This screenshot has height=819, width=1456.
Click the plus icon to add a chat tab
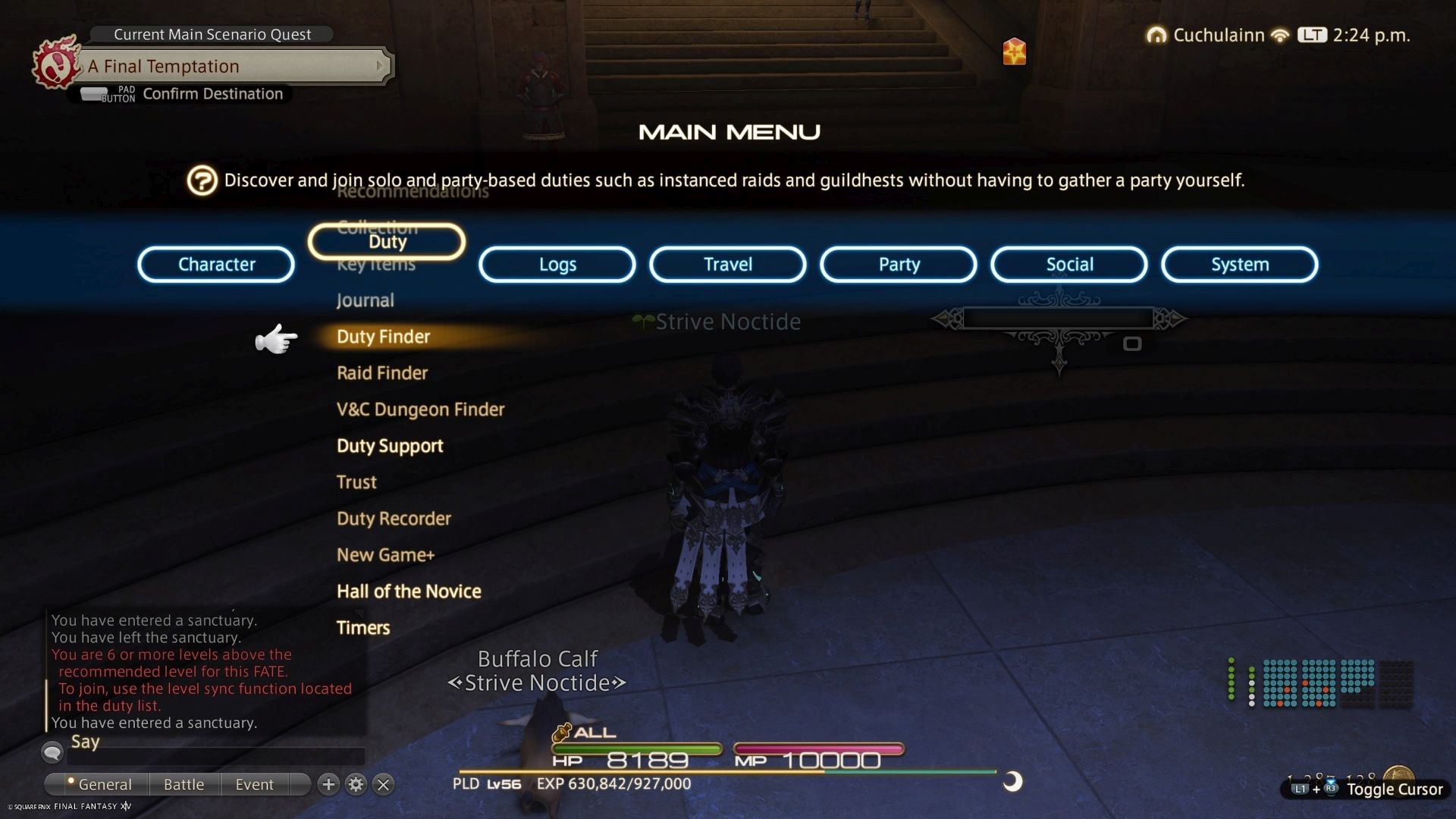pyautogui.click(x=328, y=785)
